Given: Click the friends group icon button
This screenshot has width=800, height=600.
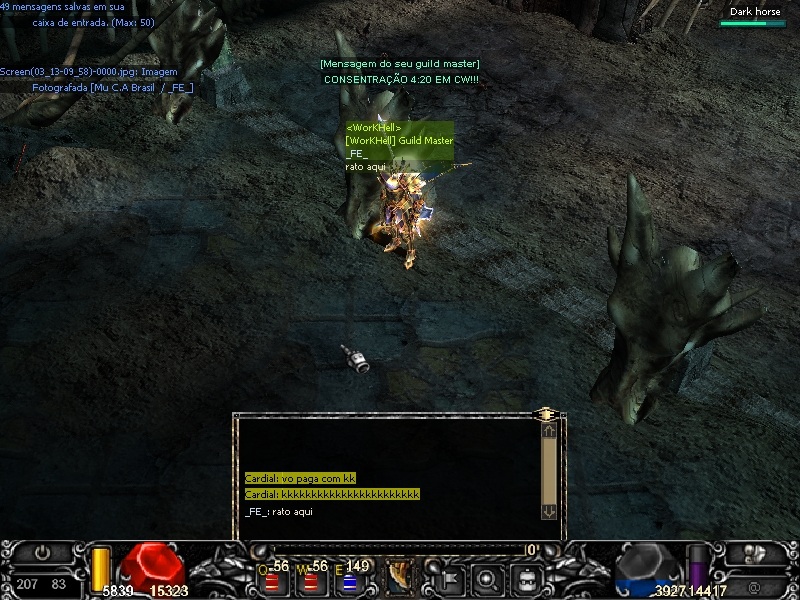Looking at the screenshot, I should (757, 552).
